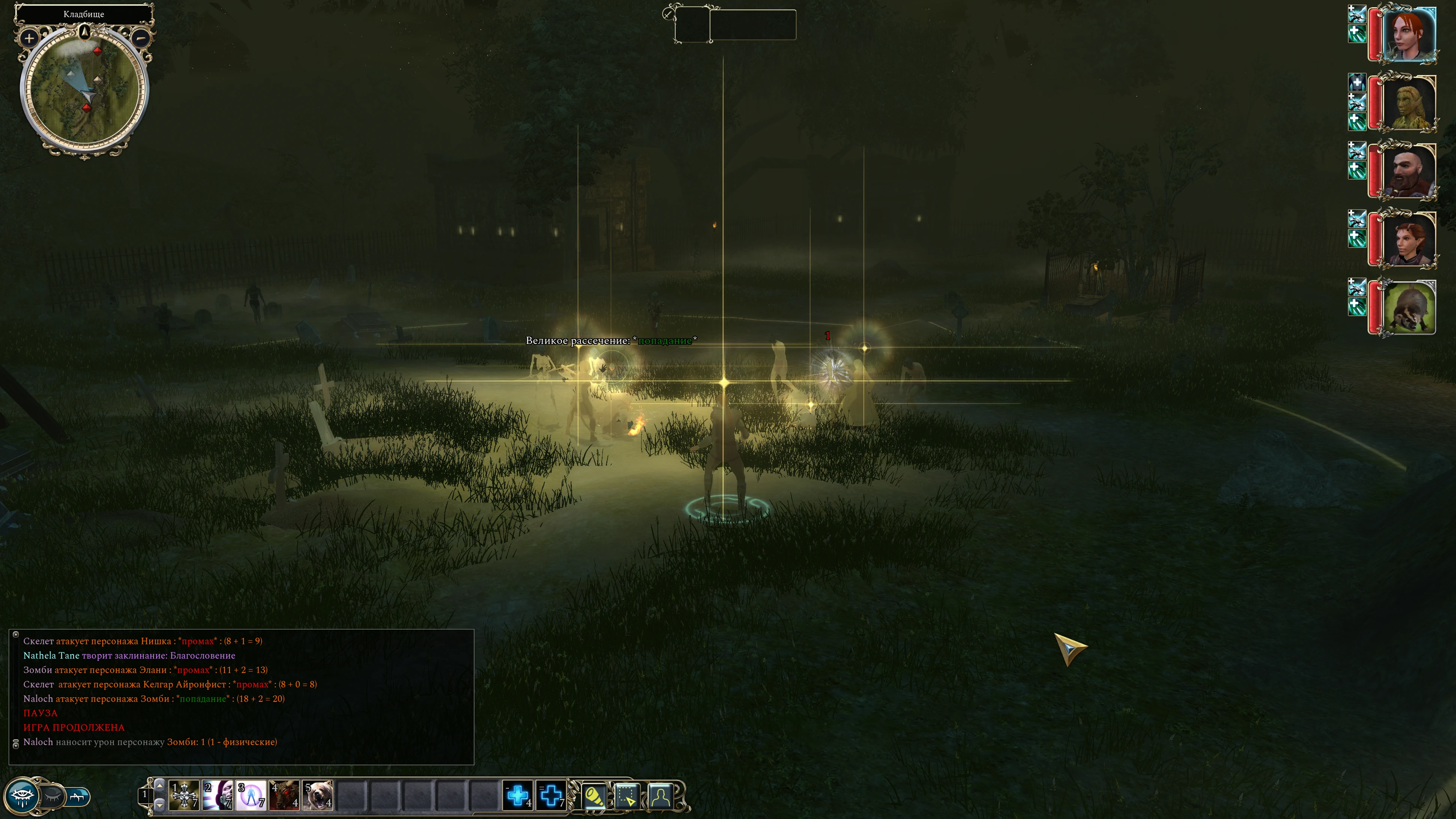Viewport: 1456px width, 819px height.
Task: Activate the red-eyed bull ability in slot 4
Action: point(284,796)
